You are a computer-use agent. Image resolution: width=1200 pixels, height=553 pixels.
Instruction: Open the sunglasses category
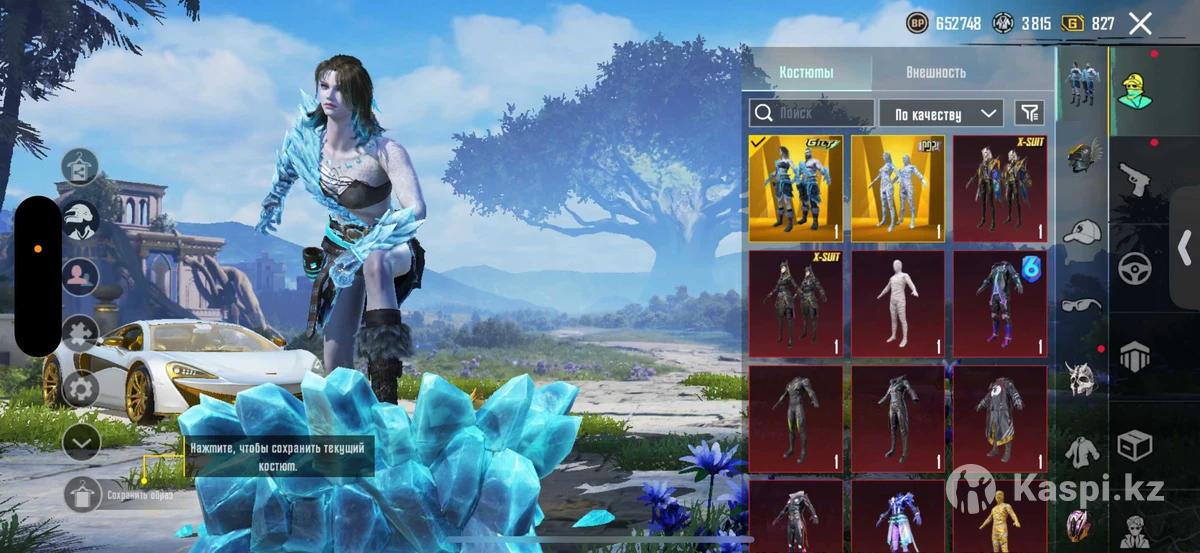(x=1082, y=305)
